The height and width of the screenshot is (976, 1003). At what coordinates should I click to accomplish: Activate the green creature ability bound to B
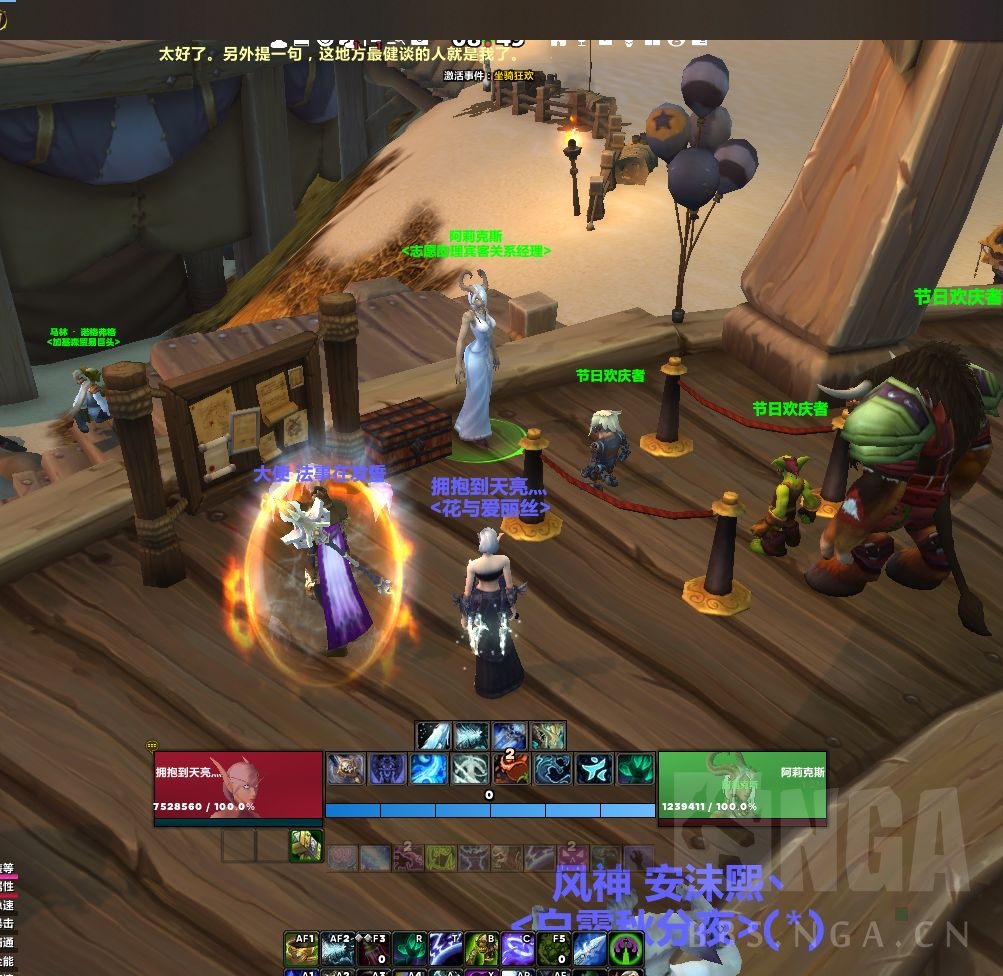point(481,951)
